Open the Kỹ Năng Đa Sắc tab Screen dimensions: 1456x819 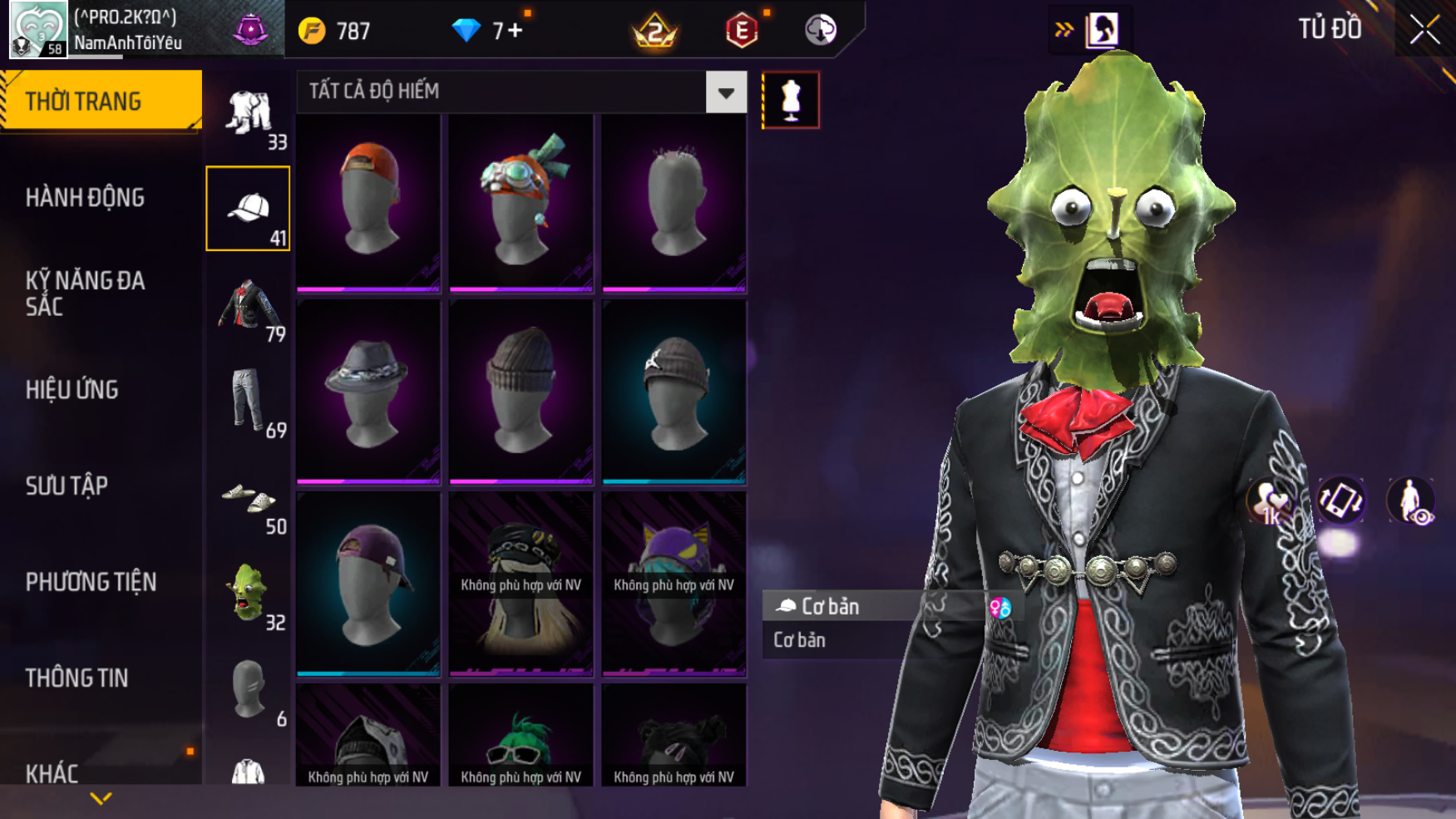point(85,293)
